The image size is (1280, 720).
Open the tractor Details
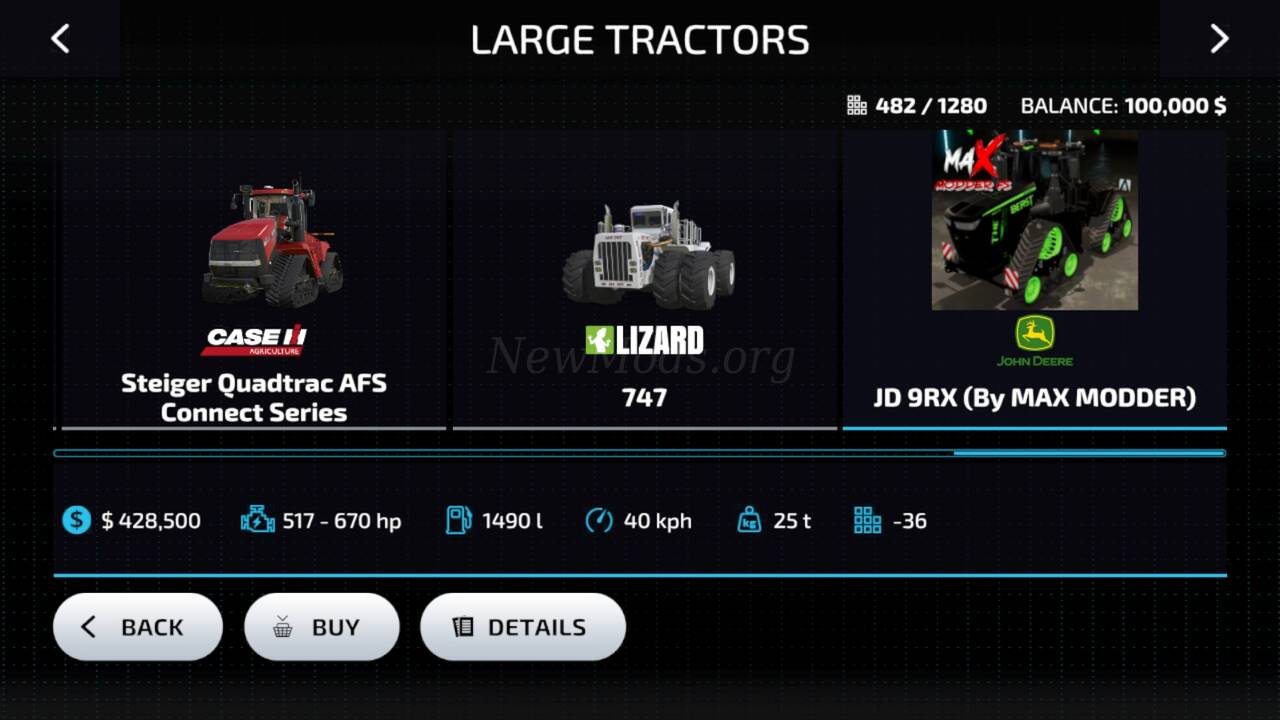pos(523,627)
